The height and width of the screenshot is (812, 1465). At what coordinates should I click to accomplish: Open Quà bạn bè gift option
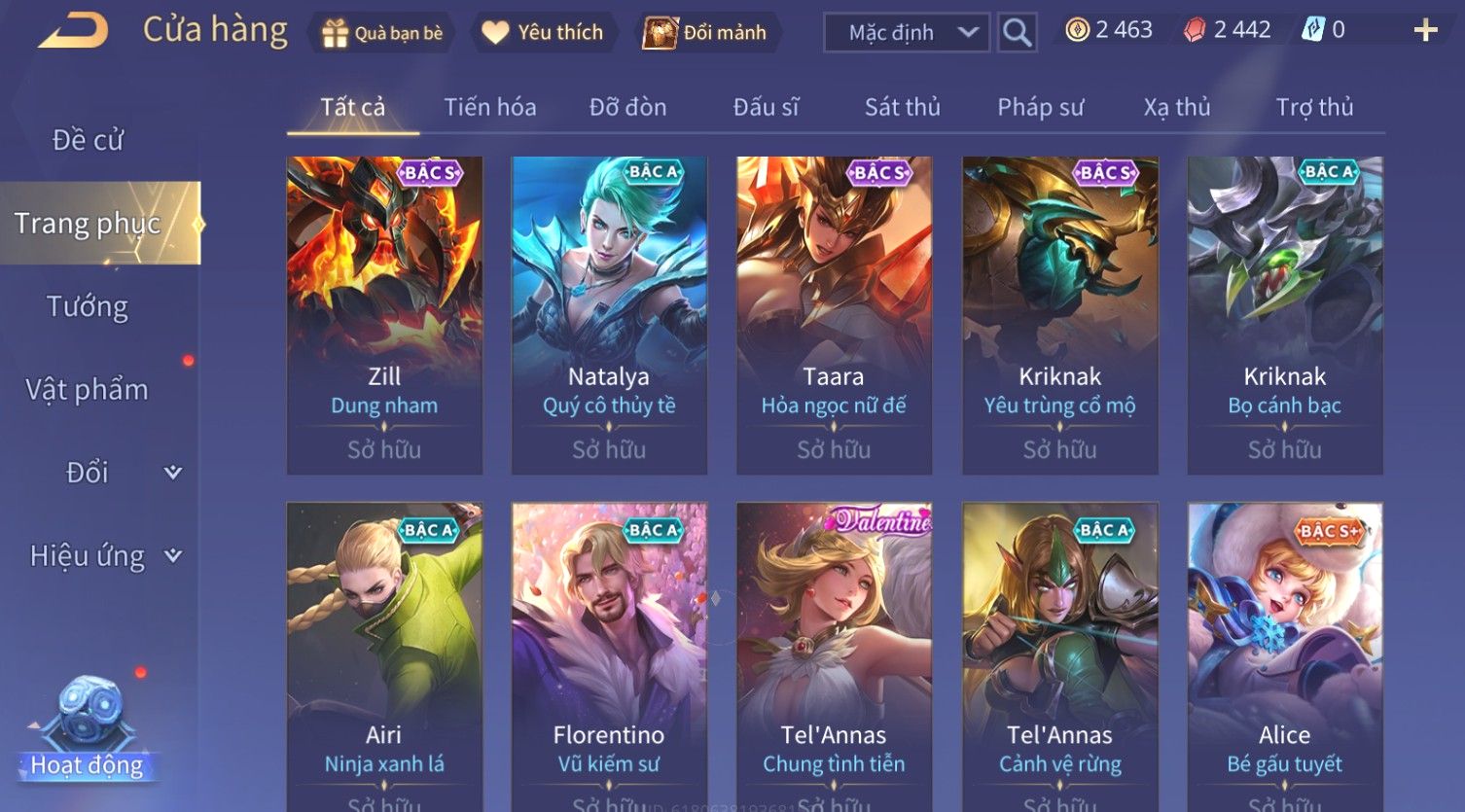382,33
